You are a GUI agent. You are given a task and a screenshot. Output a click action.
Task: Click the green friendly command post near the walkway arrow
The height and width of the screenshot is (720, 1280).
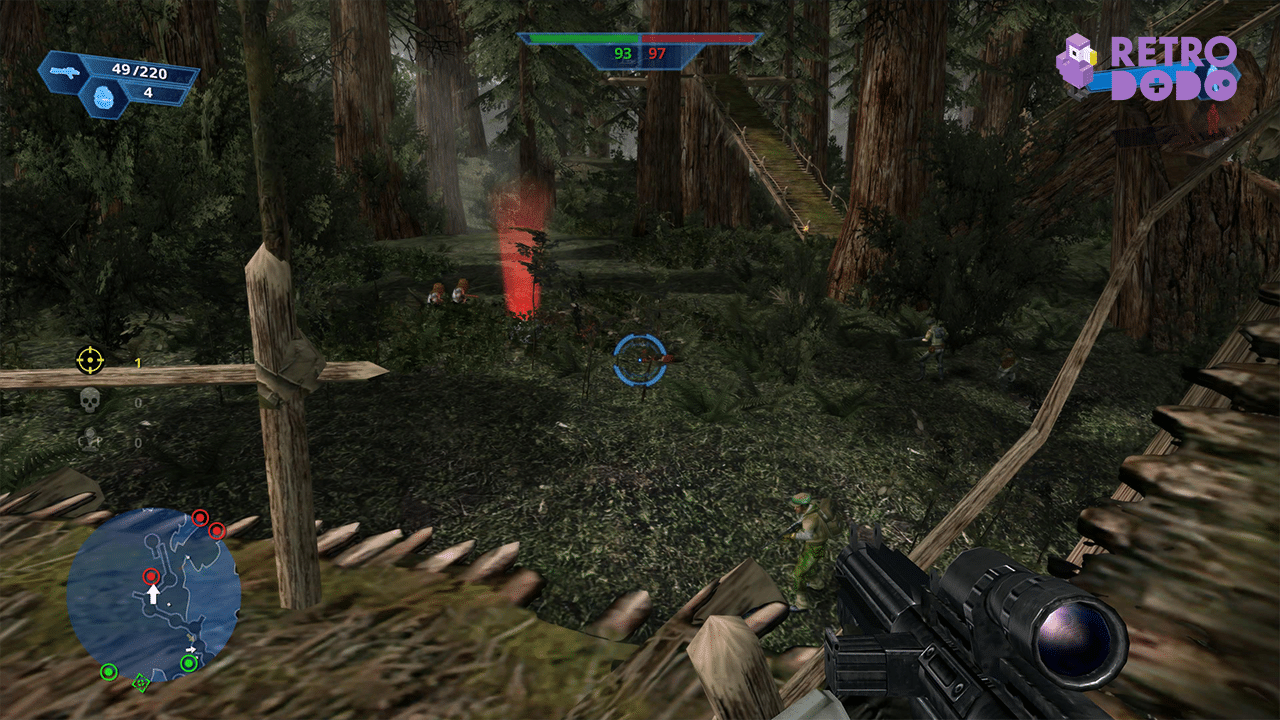pyautogui.click(x=189, y=663)
